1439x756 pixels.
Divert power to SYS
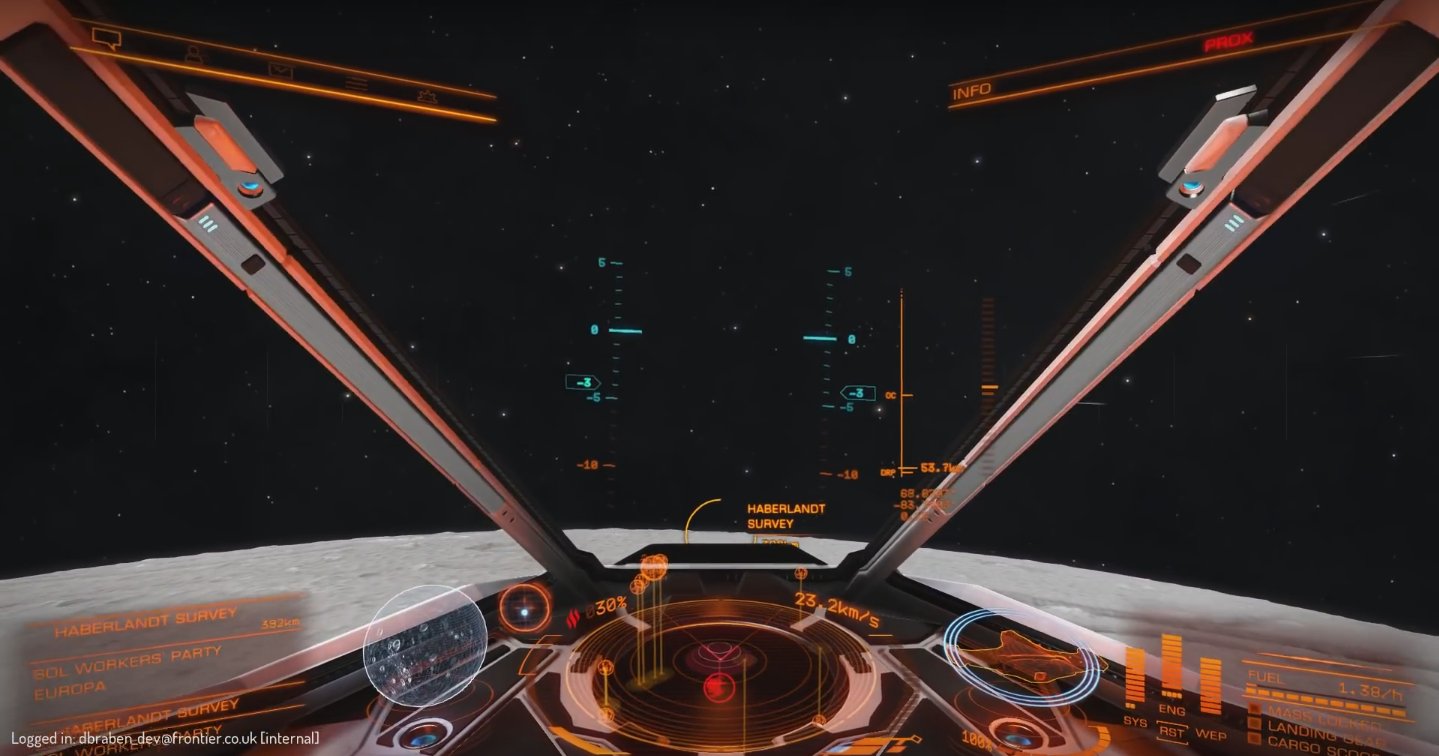point(1135,720)
